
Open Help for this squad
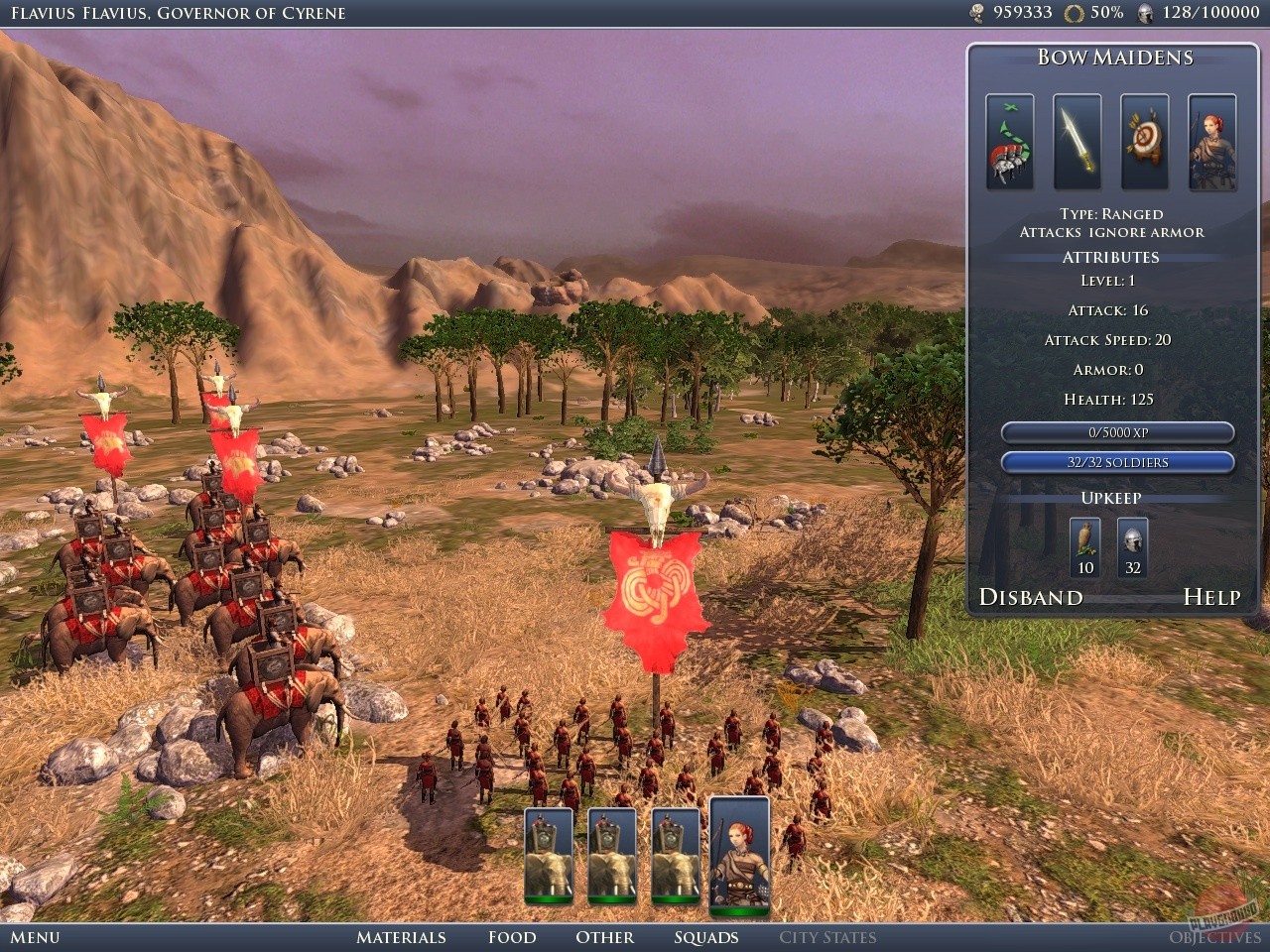point(1211,597)
